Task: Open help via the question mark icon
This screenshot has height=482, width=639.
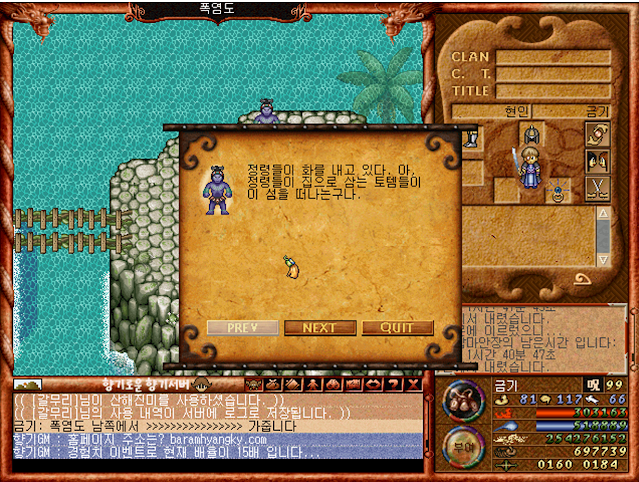Action: [x=394, y=384]
